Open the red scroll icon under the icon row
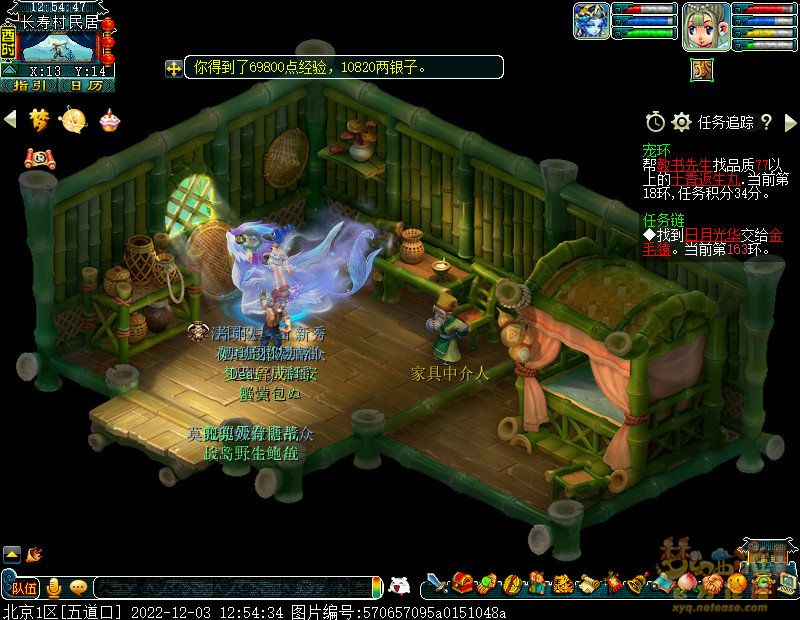Viewport: 800px width, 620px height. (x=38, y=156)
